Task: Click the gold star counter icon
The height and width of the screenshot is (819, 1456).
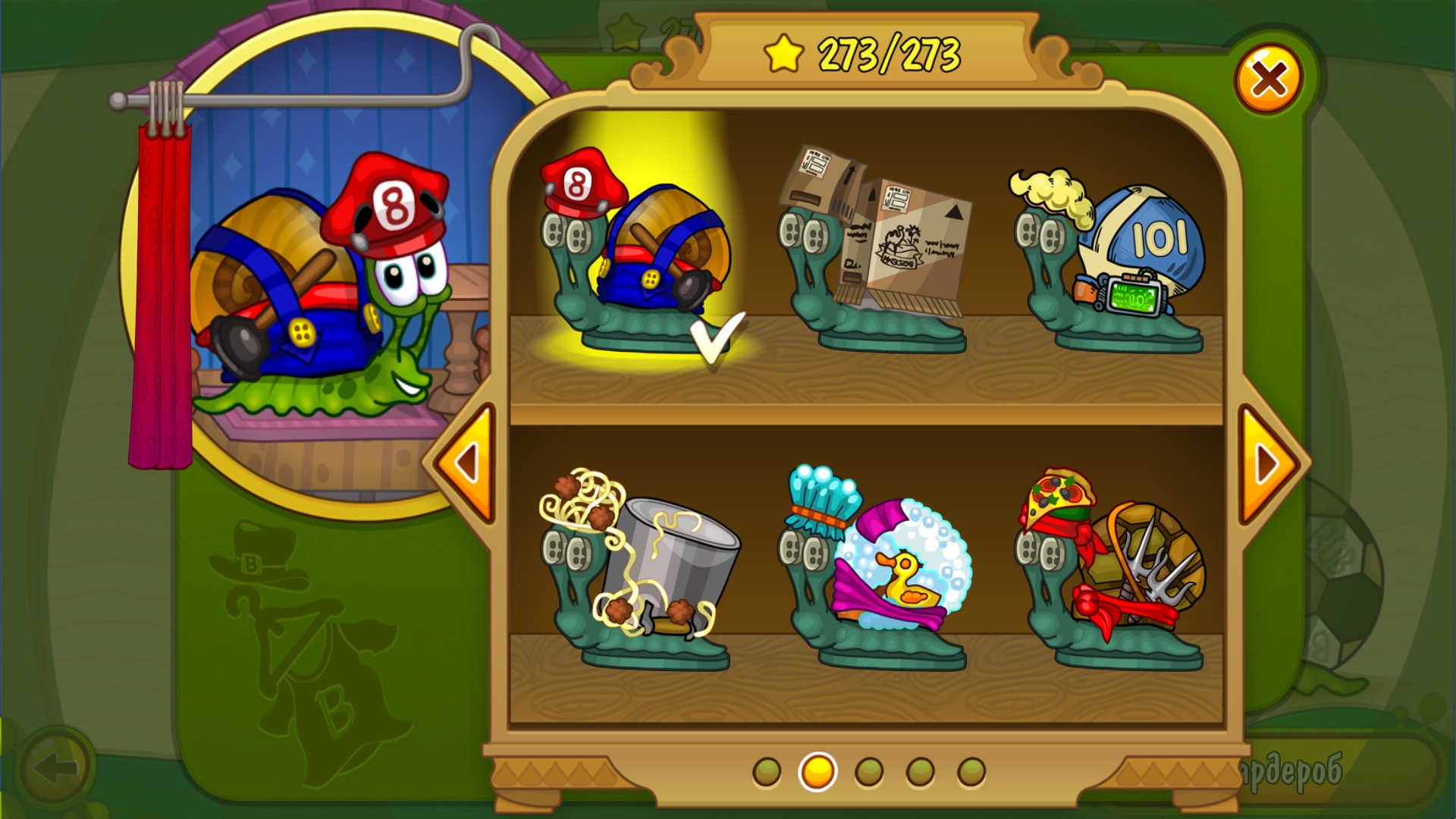Action: pyautogui.click(x=782, y=52)
